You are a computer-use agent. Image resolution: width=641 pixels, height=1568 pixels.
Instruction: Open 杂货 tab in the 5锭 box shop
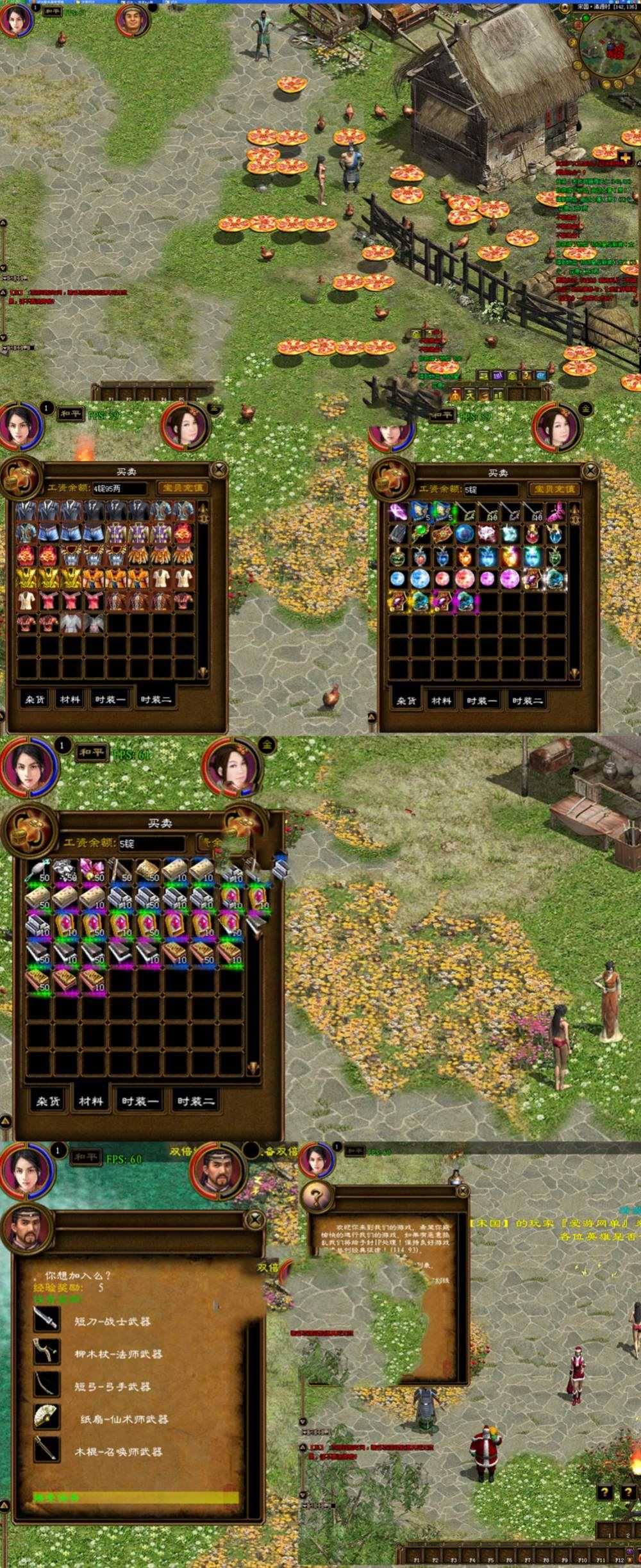point(48,1101)
